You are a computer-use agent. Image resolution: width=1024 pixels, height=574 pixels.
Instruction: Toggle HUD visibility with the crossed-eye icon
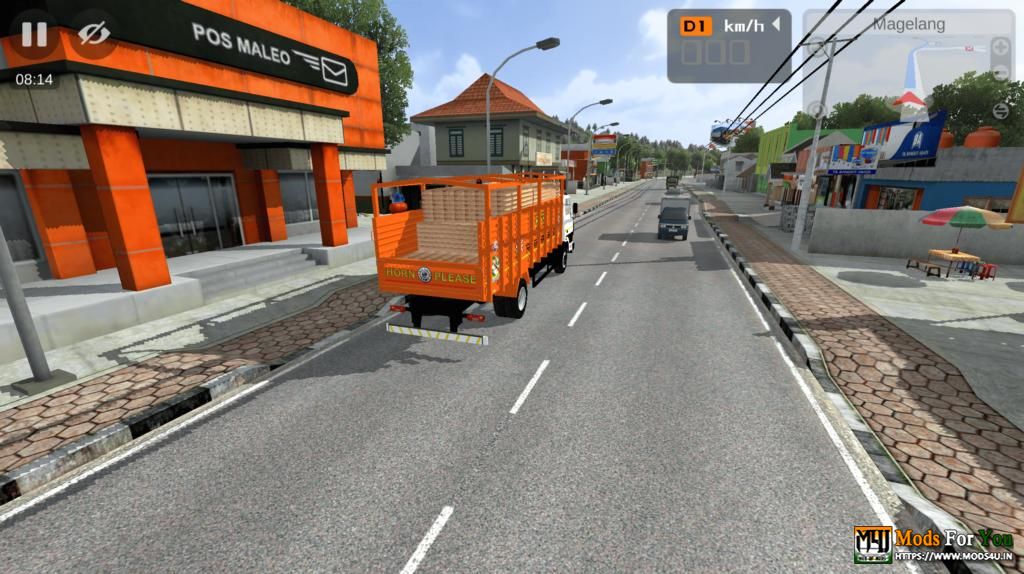pos(93,33)
